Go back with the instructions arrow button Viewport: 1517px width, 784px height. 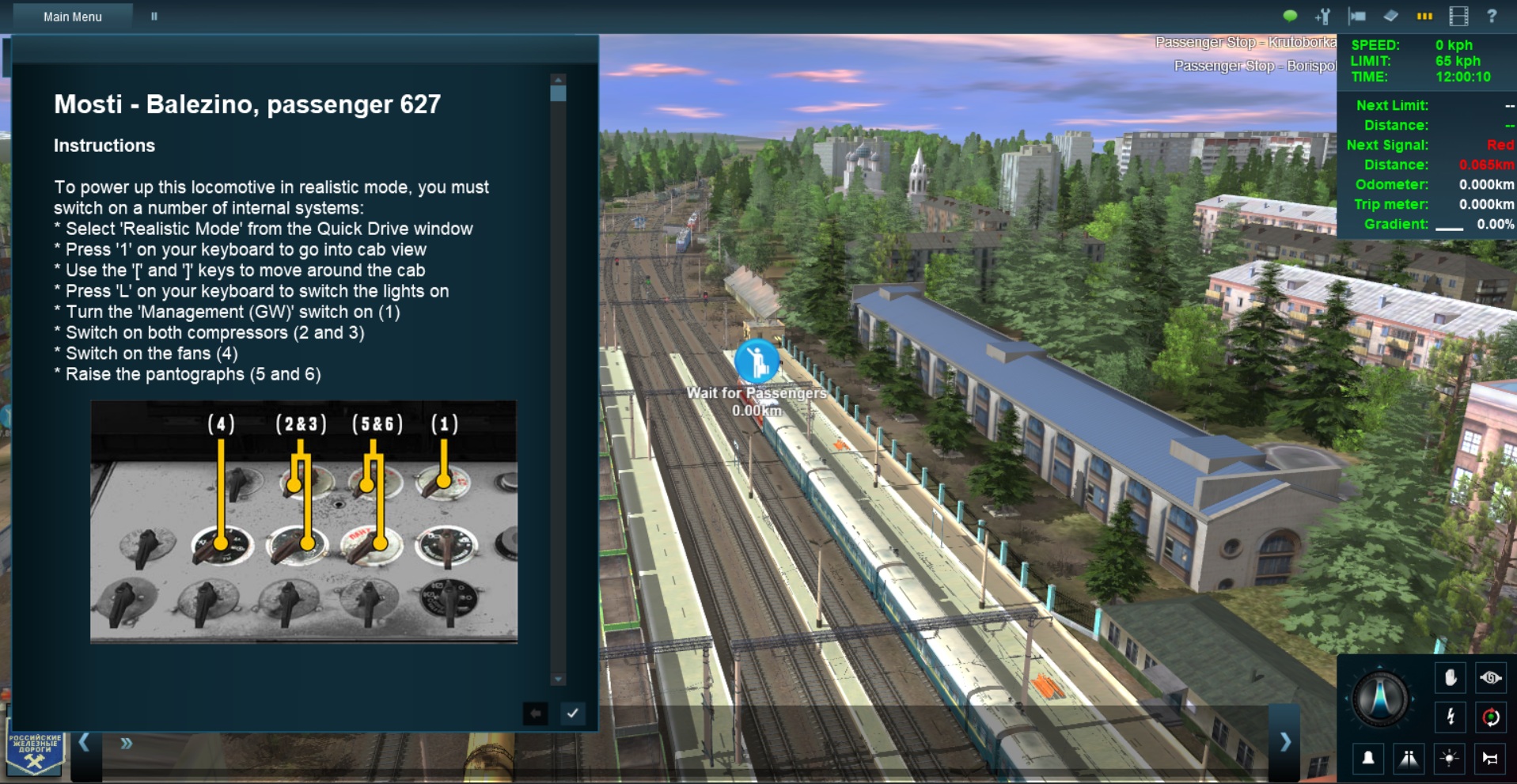click(x=536, y=713)
